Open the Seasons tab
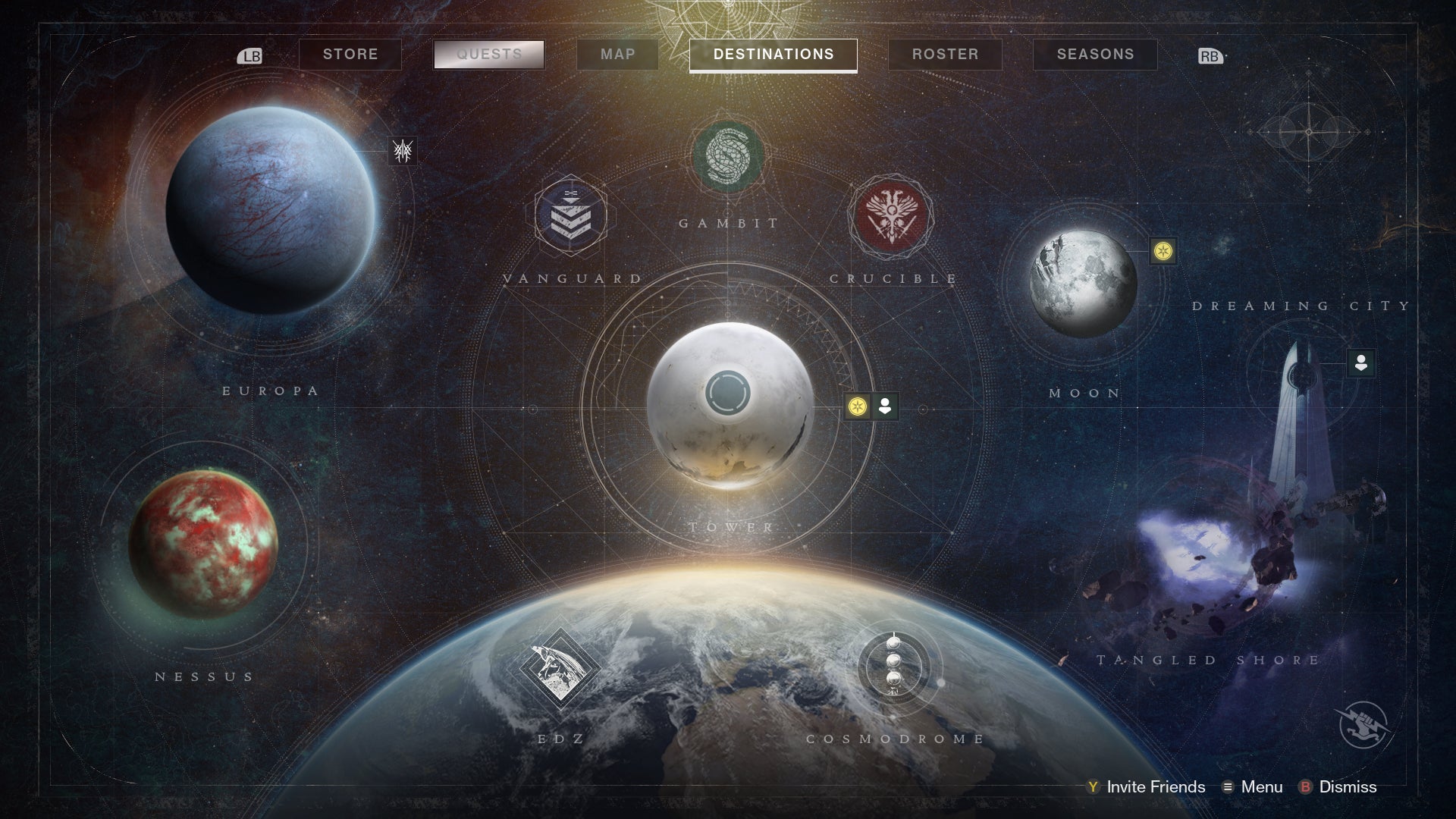 1094,54
